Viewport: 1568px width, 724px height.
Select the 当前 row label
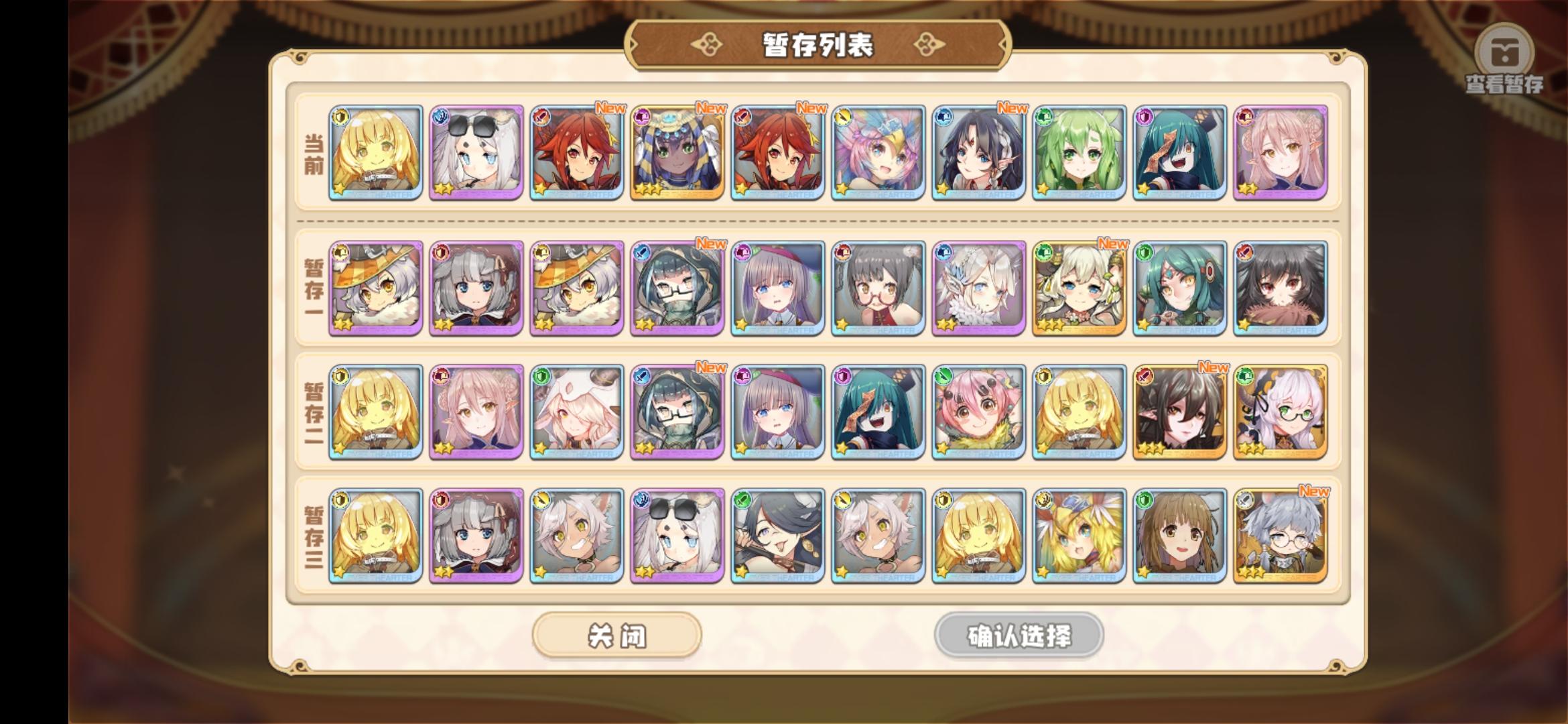coord(312,154)
